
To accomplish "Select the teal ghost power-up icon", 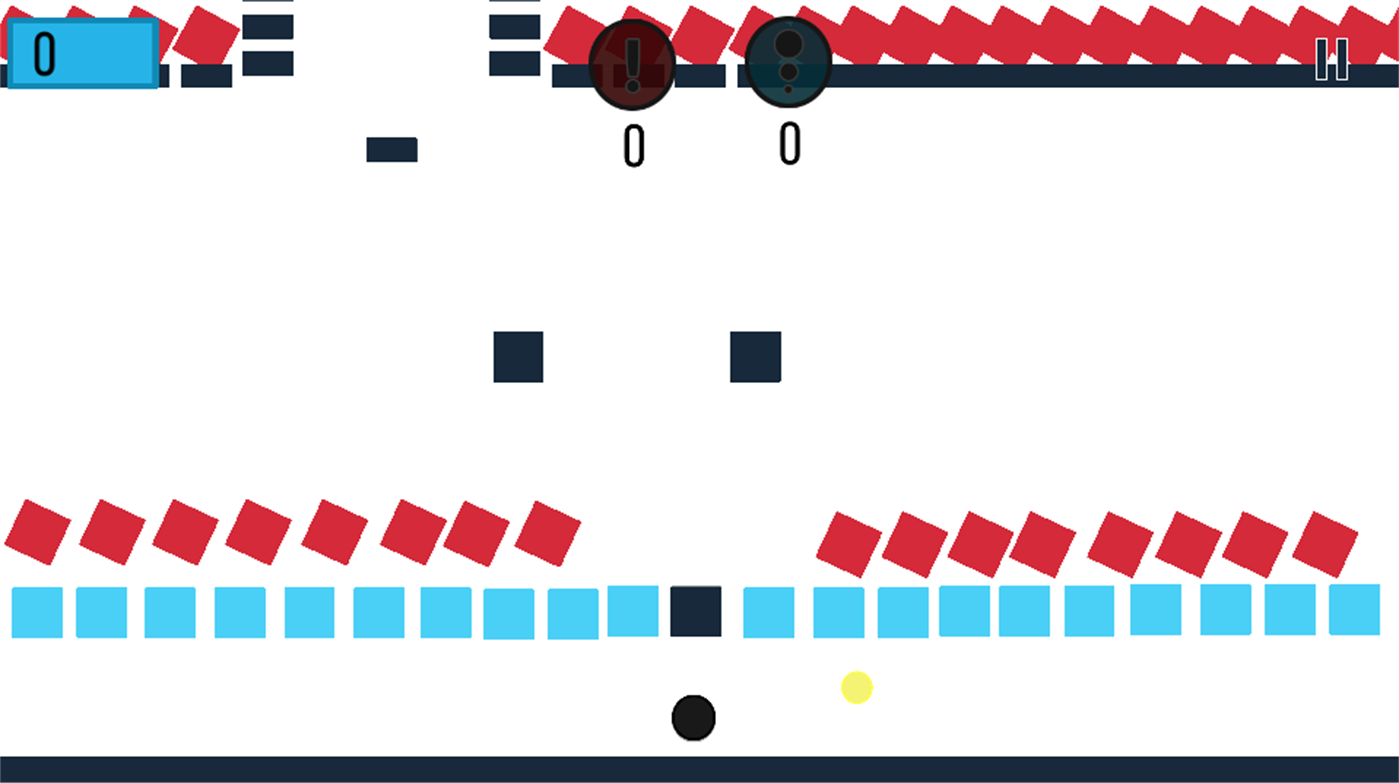I will point(789,60).
